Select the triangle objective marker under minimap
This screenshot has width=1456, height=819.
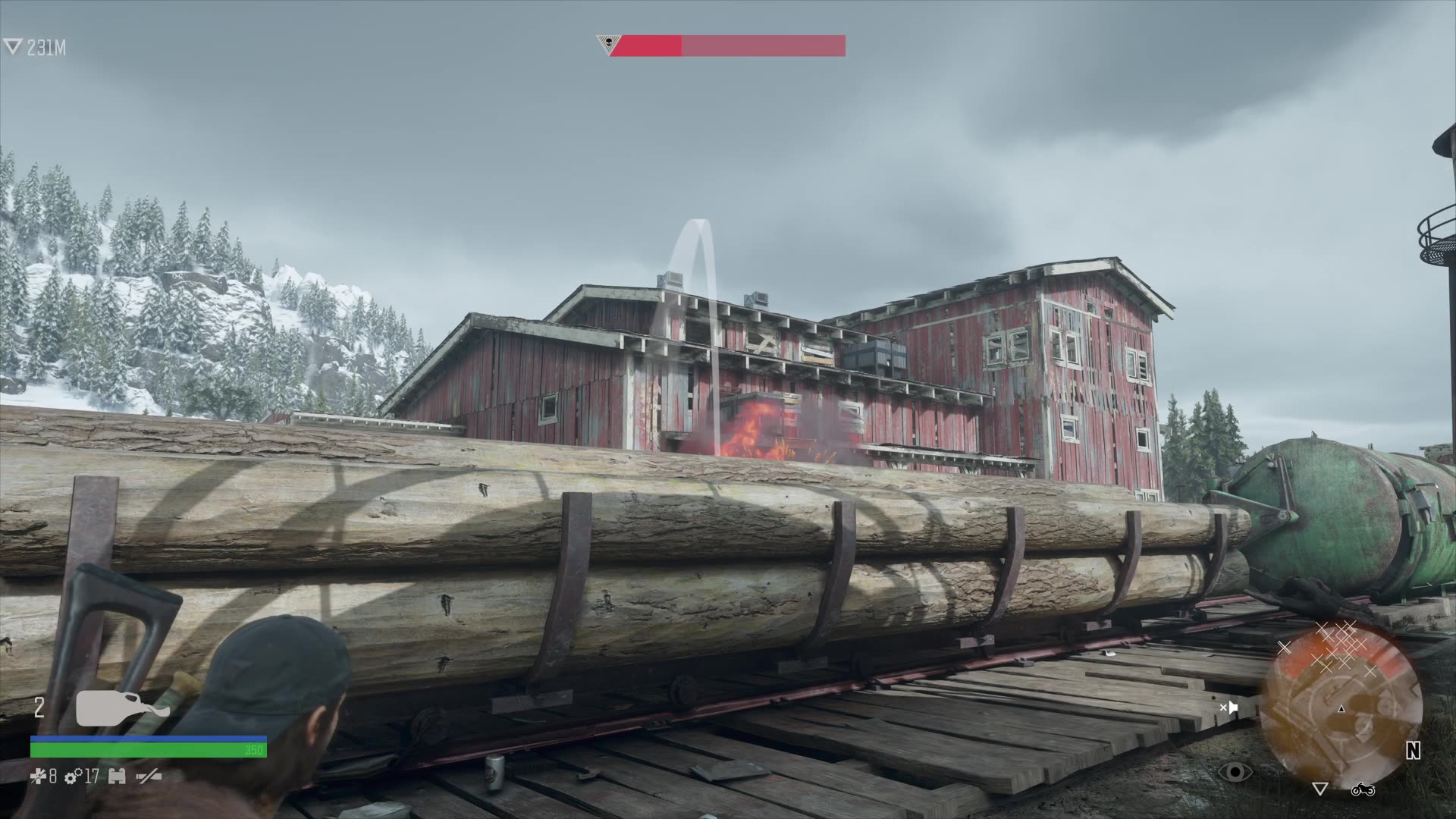[x=1319, y=789]
